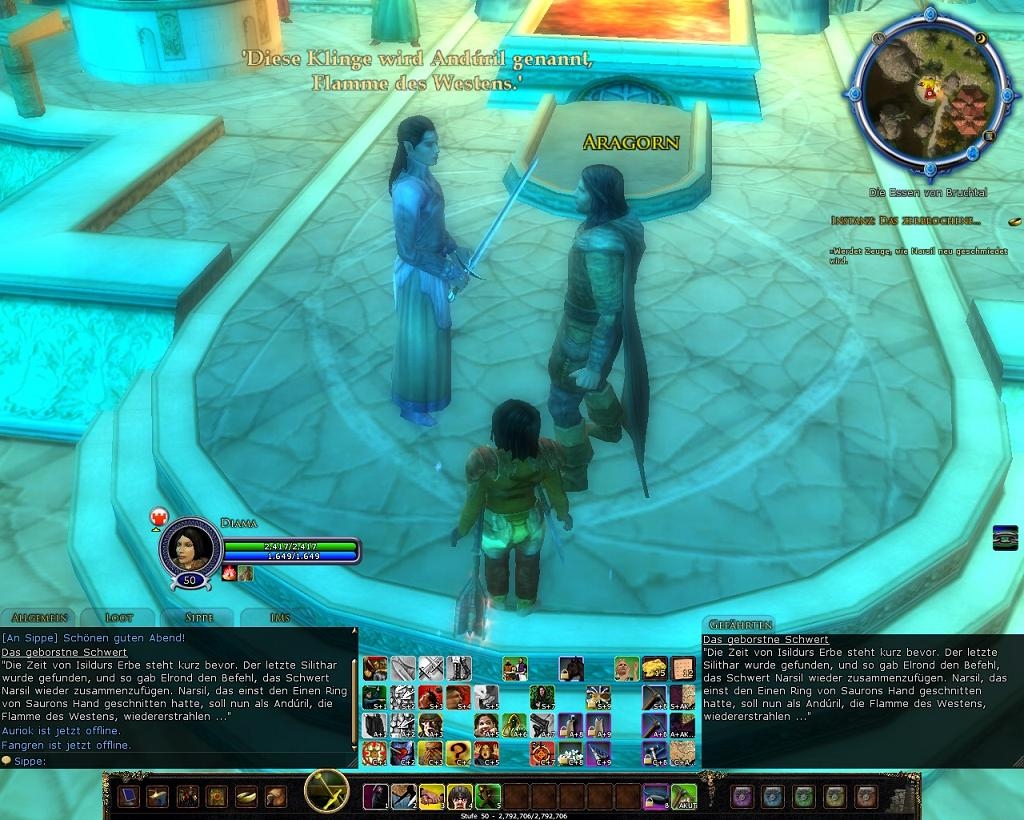
Task: Use the yellow question mark skill
Action: tap(459, 752)
